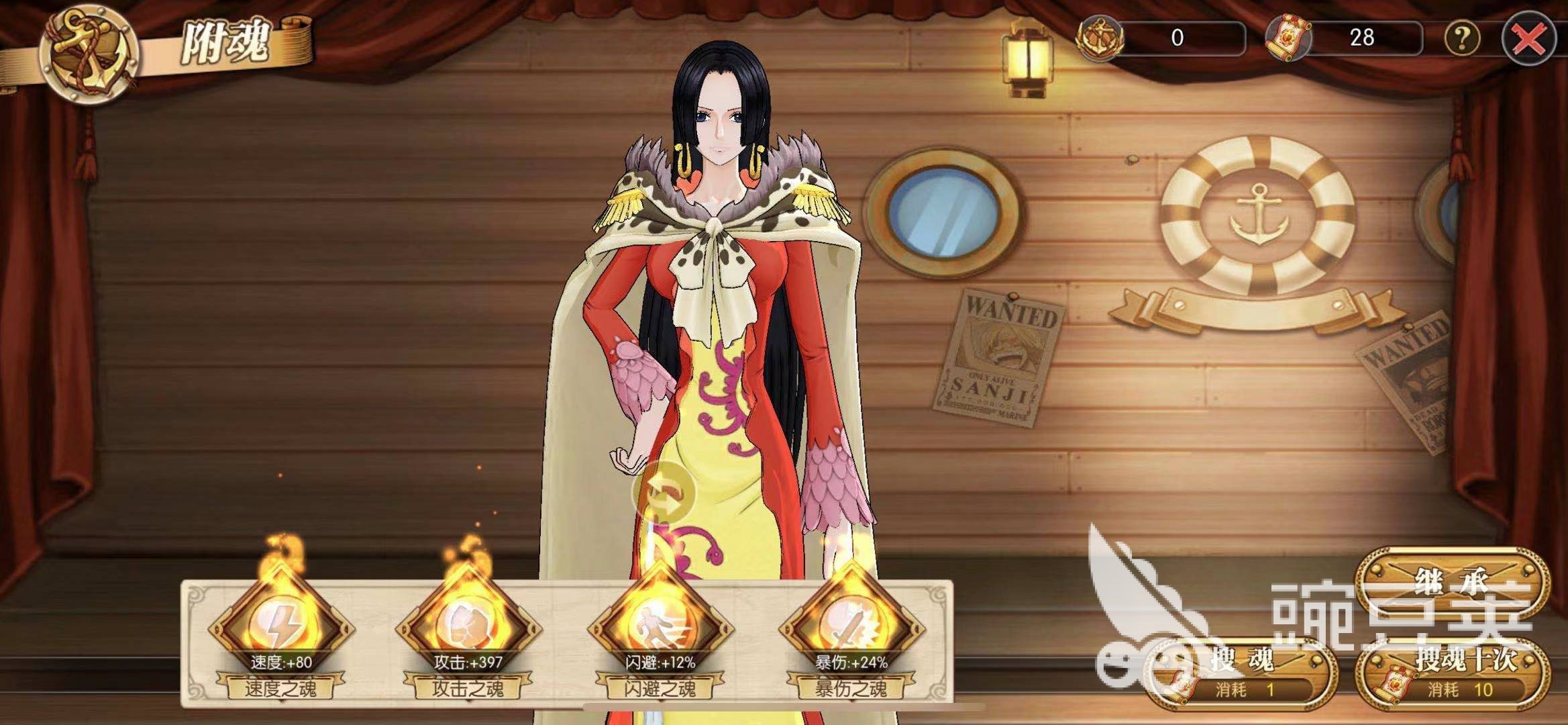Select the 暴伤之魂 crit damage soul
1568x725 pixels.
point(851,629)
